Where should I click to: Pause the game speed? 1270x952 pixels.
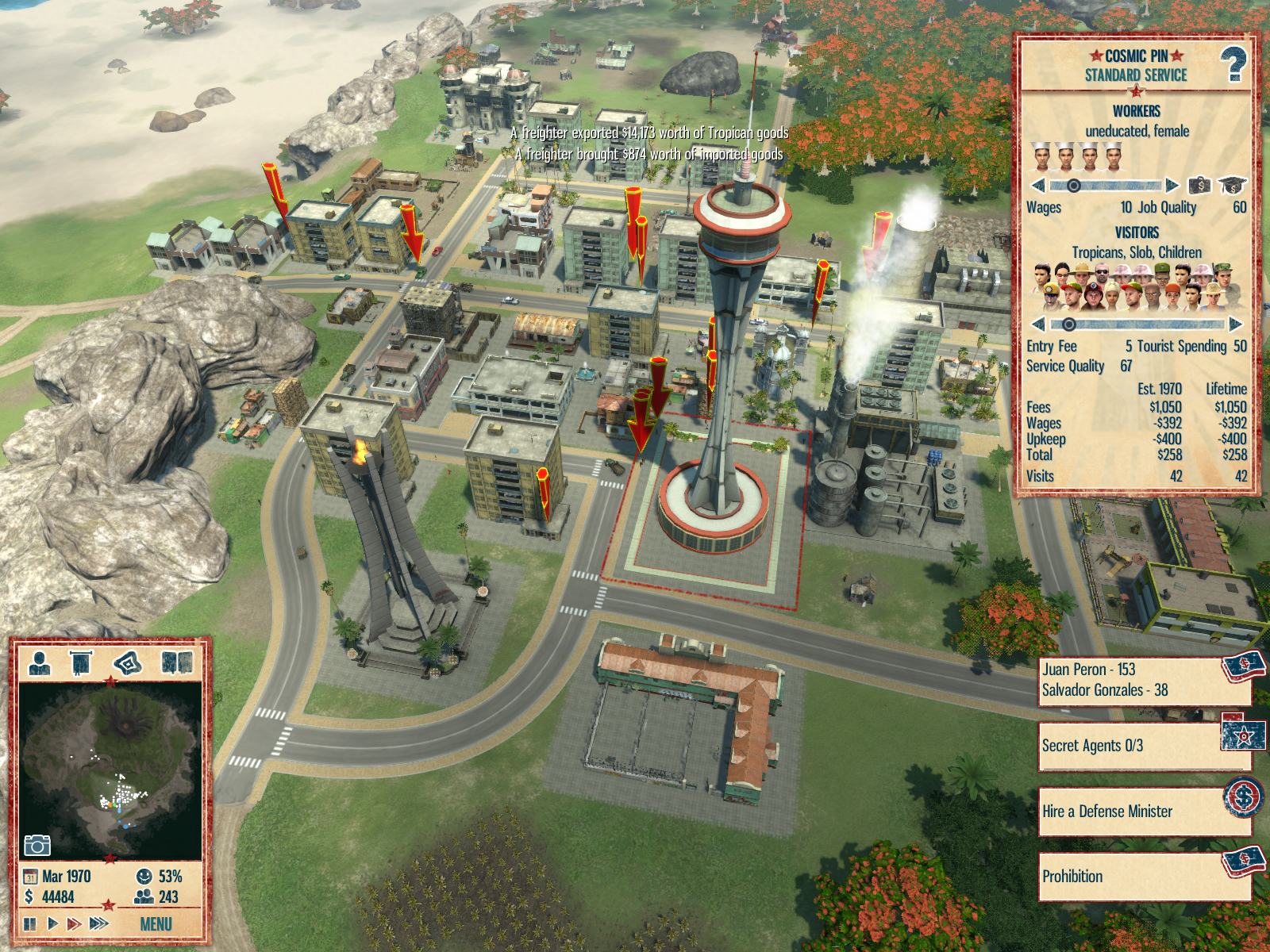pyautogui.click(x=30, y=923)
